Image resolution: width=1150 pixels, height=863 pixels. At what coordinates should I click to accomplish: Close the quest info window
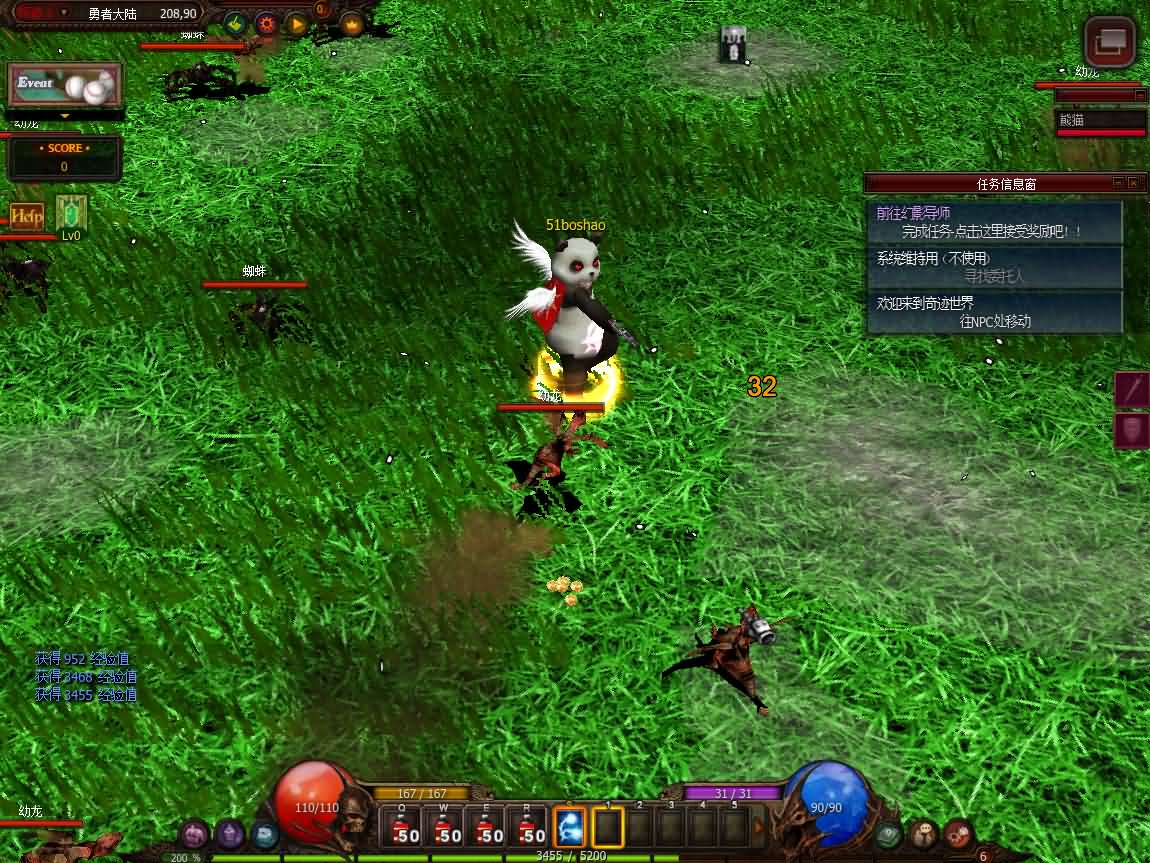point(1133,184)
